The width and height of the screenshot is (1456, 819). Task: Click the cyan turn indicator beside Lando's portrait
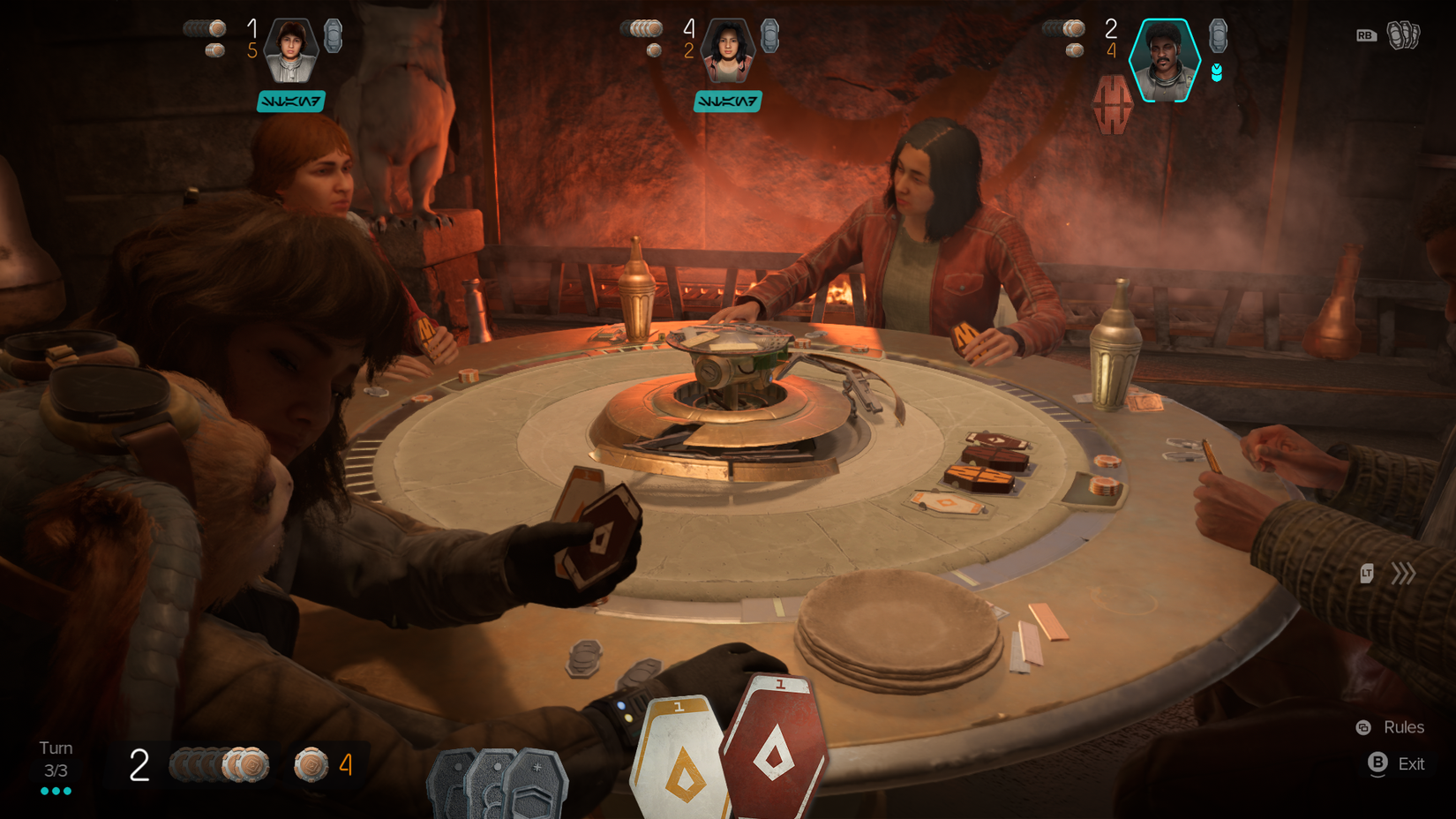[x=1219, y=73]
